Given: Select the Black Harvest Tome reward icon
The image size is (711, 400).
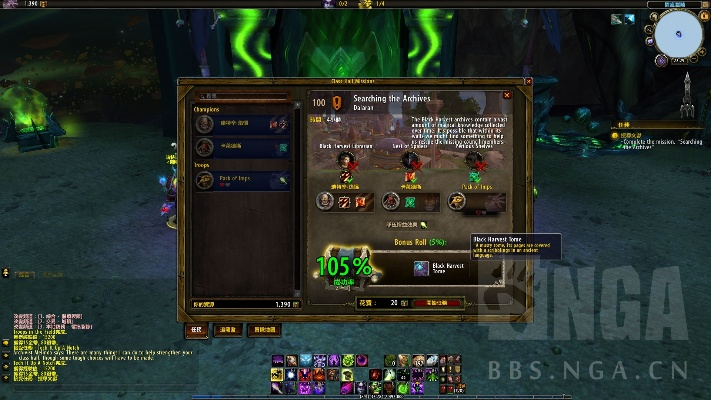Looking at the screenshot, I should 421,268.
